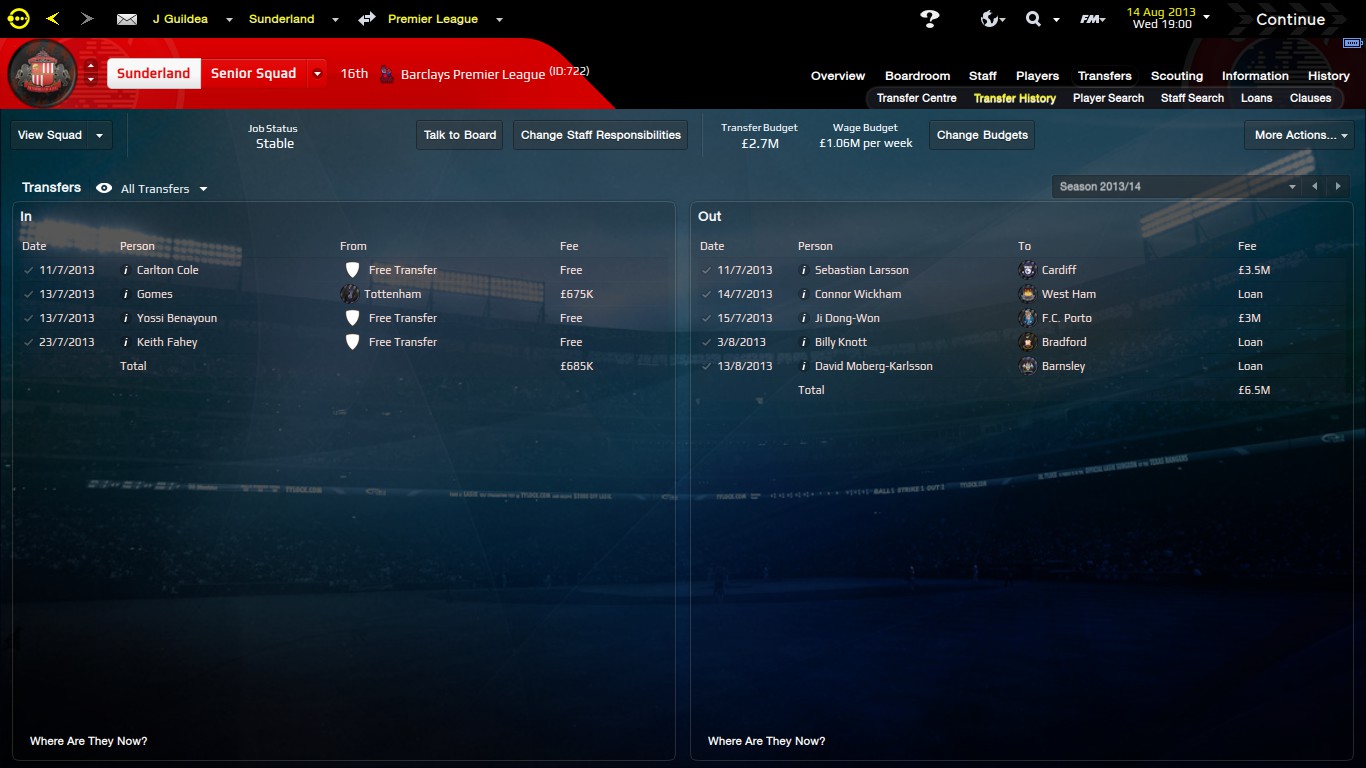Click the Tottenham club link
Image resolution: width=1366 pixels, height=768 pixels.
392,294
